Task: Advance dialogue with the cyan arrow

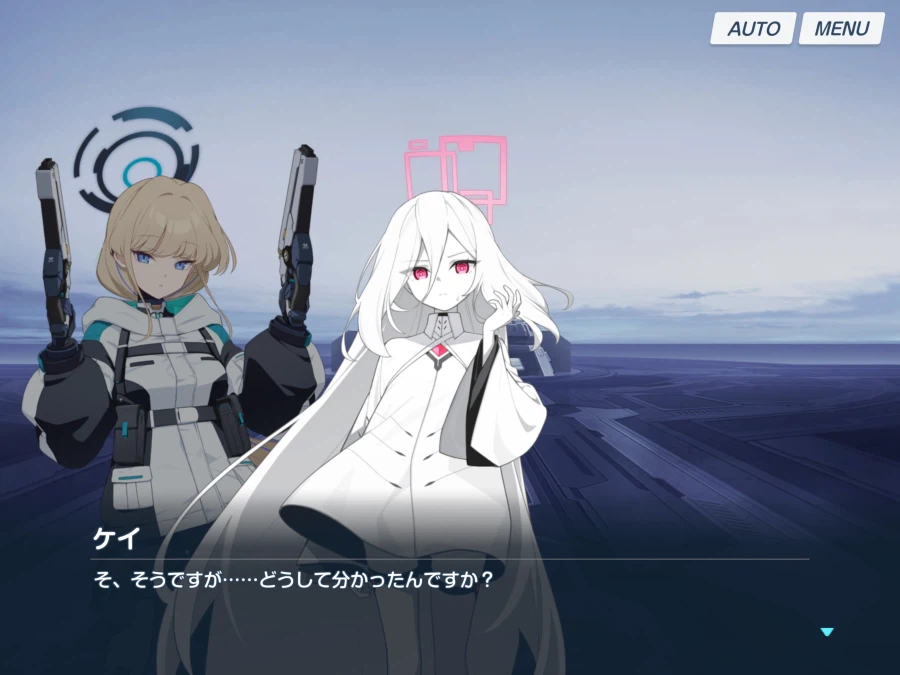Action: pos(826,632)
